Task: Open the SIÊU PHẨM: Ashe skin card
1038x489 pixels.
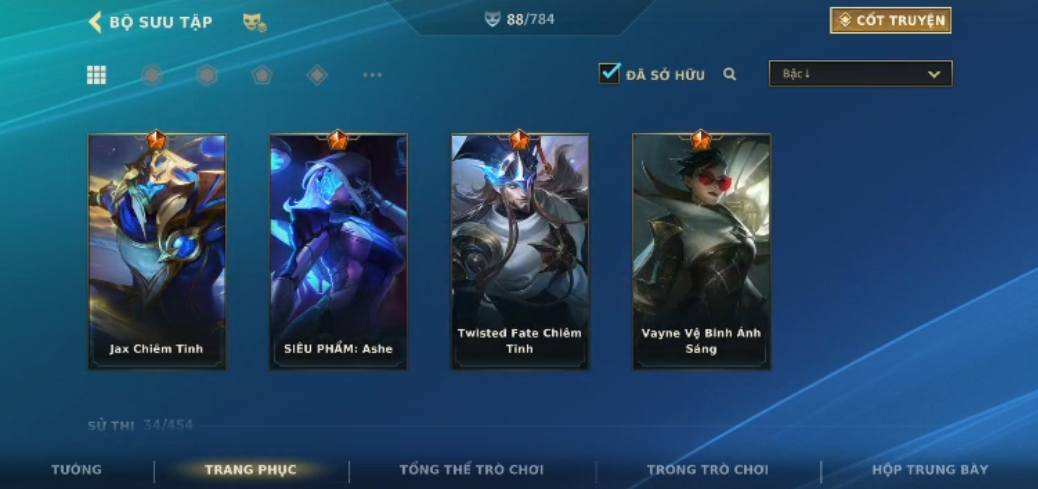Action: pyautogui.click(x=338, y=252)
